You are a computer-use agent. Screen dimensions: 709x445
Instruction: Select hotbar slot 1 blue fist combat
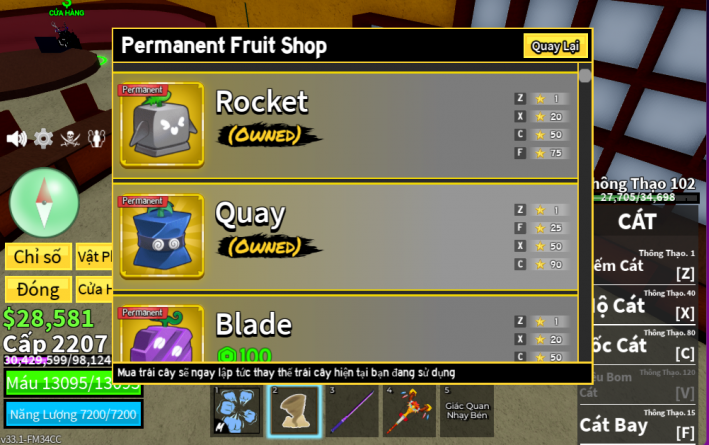(237, 412)
